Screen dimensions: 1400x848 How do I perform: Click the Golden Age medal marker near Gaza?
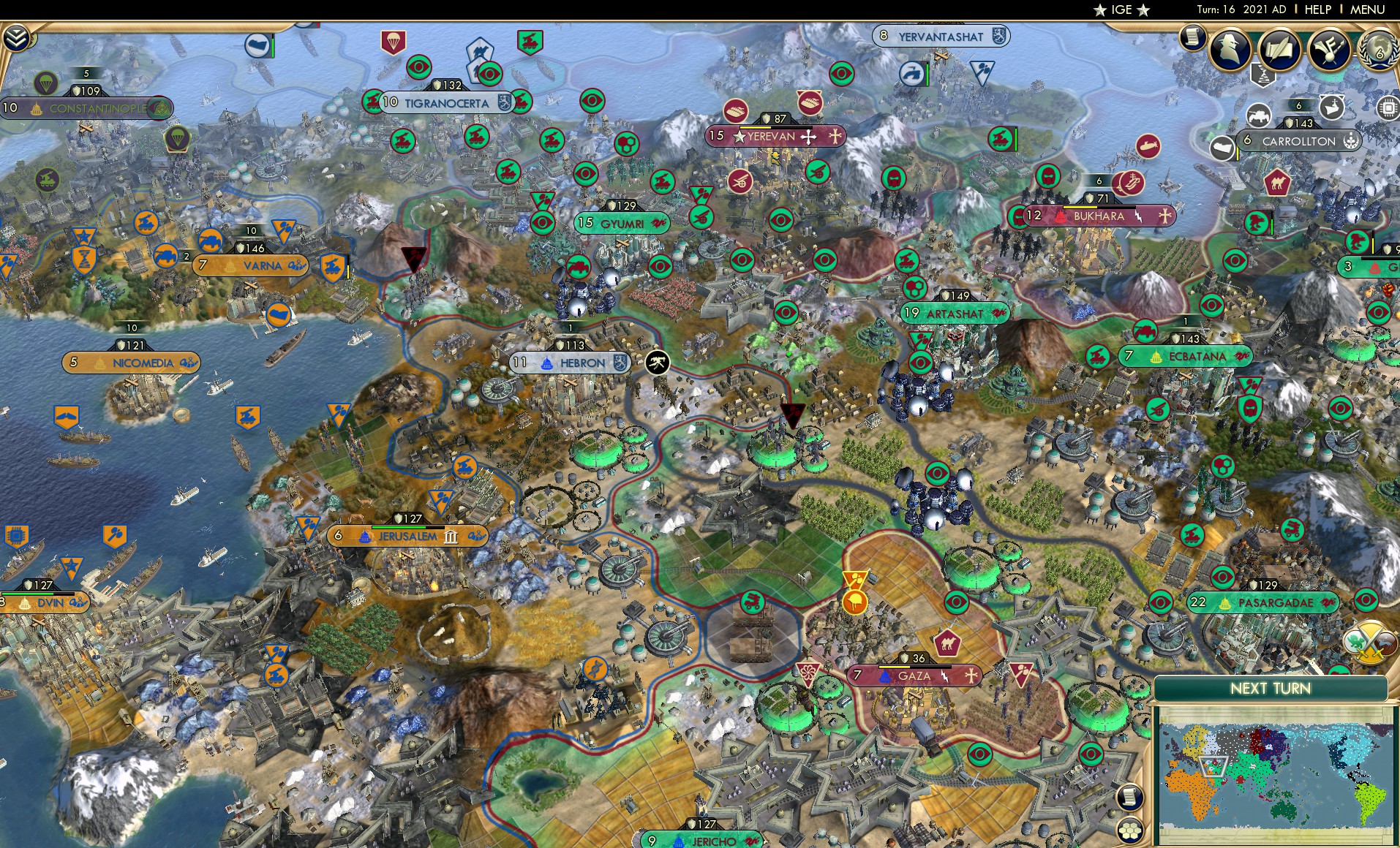pyautogui.click(x=854, y=602)
